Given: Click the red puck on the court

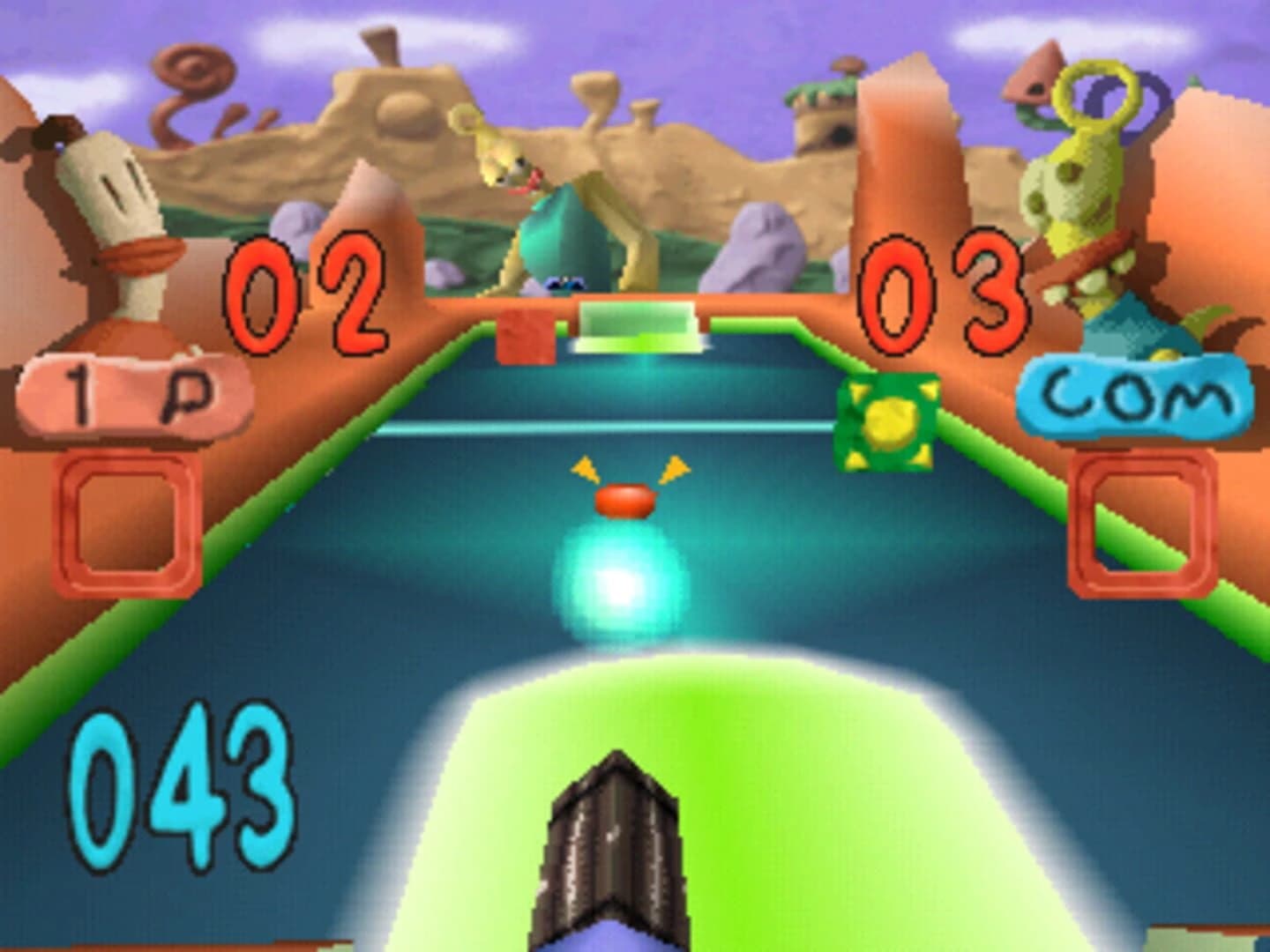Looking at the screenshot, I should tap(624, 501).
